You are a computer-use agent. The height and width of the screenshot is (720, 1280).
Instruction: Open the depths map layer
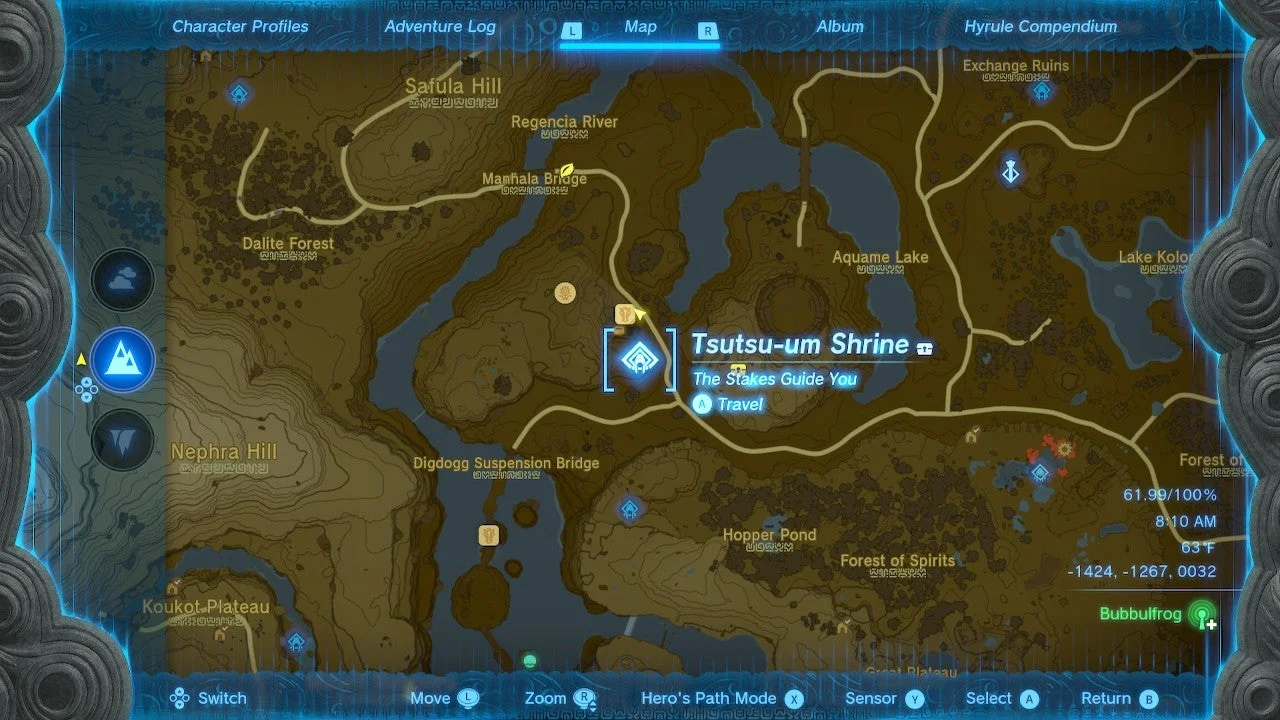122,440
